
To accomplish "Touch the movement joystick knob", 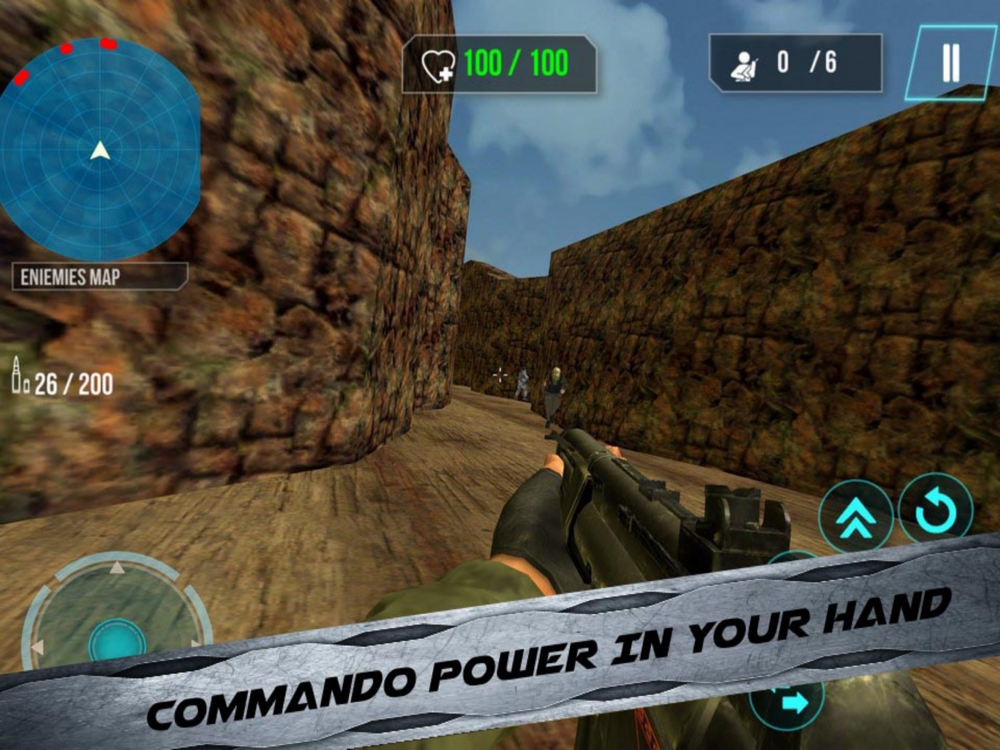I will (117, 641).
